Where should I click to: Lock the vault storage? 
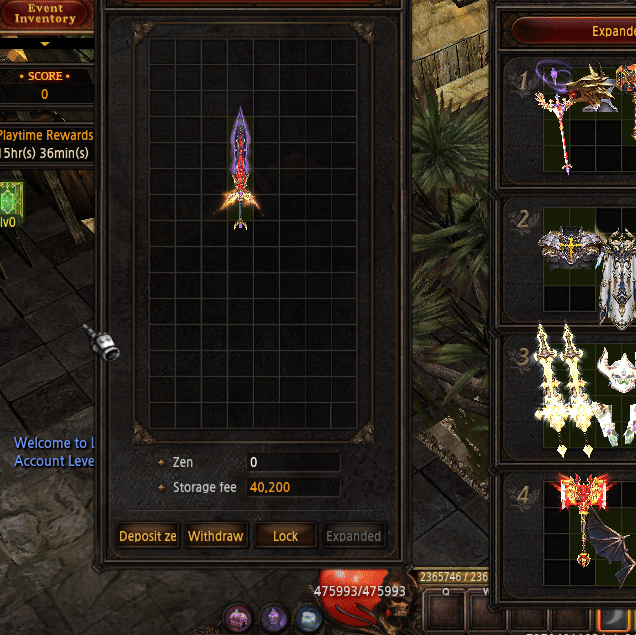point(285,536)
